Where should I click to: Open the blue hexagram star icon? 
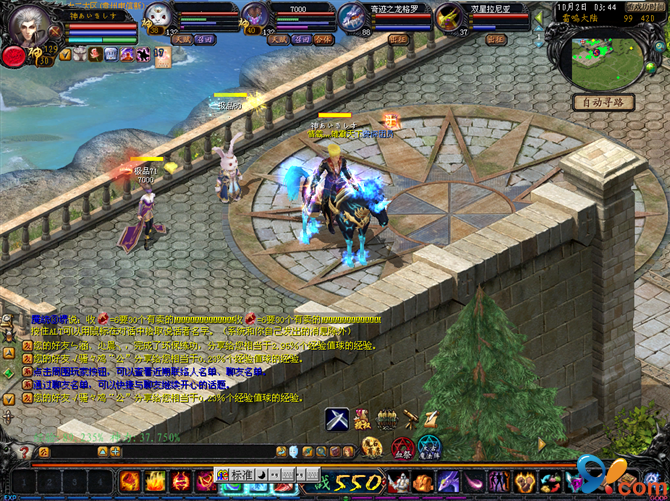pyautogui.click(x=431, y=447)
